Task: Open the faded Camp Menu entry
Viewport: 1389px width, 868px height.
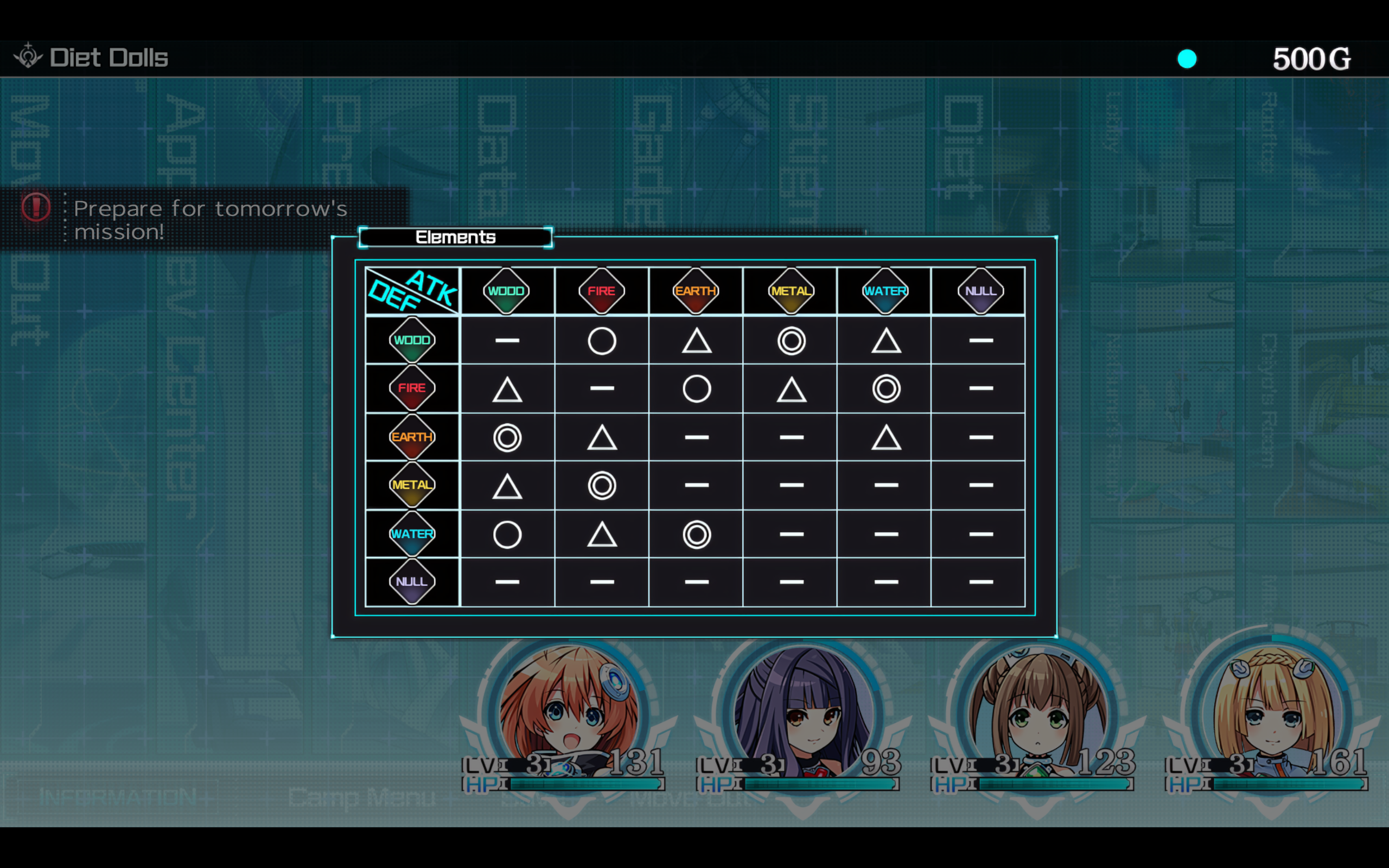Action: coord(361,797)
